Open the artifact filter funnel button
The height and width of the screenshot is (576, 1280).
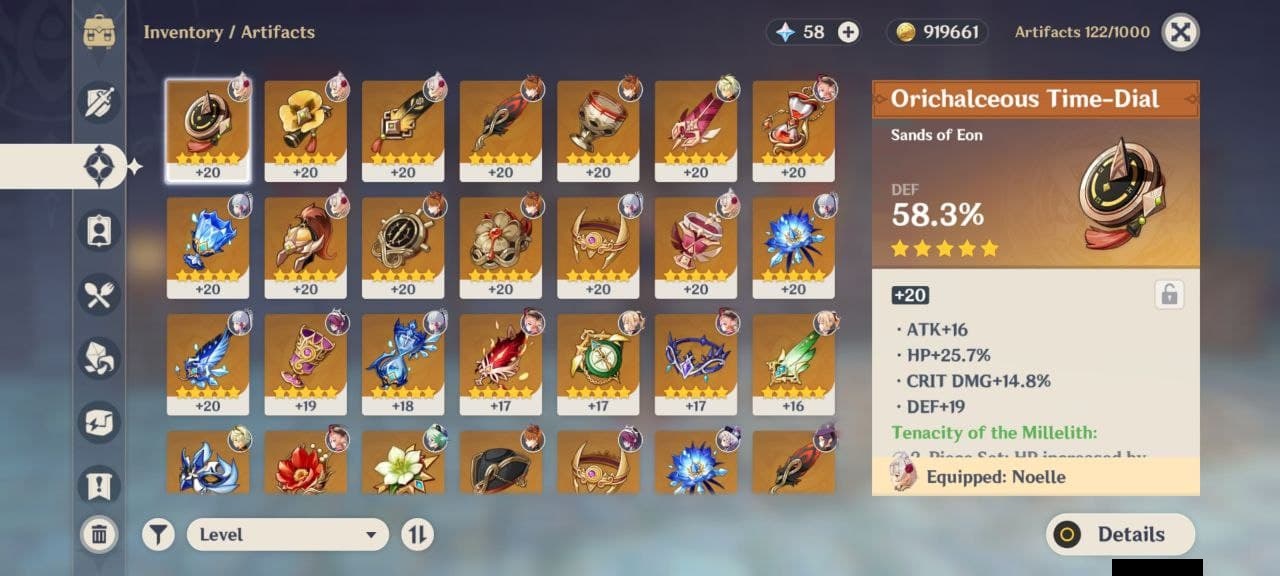[157, 534]
